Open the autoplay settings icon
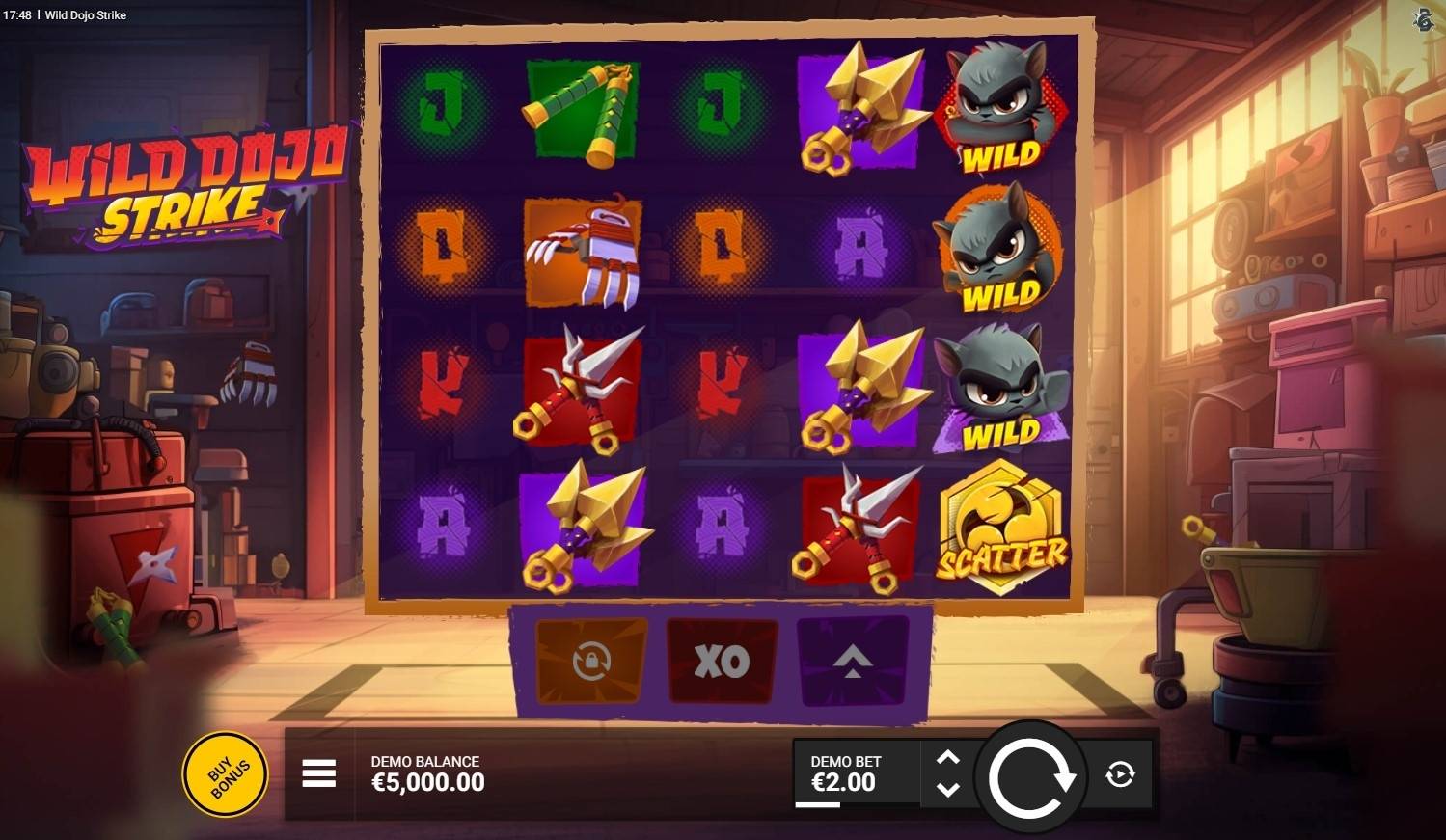Image resolution: width=1446 pixels, height=840 pixels. (1119, 773)
